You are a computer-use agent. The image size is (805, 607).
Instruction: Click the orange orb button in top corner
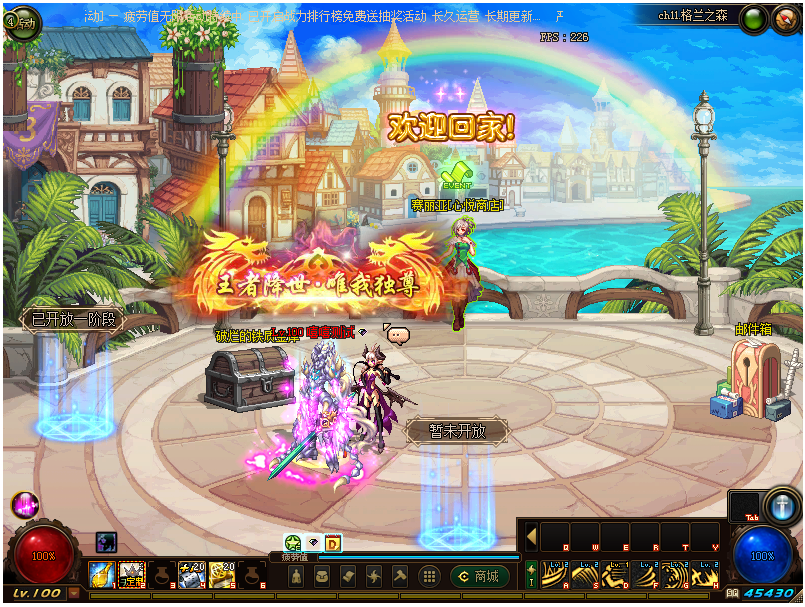pyautogui.click(x=783, y=18)
